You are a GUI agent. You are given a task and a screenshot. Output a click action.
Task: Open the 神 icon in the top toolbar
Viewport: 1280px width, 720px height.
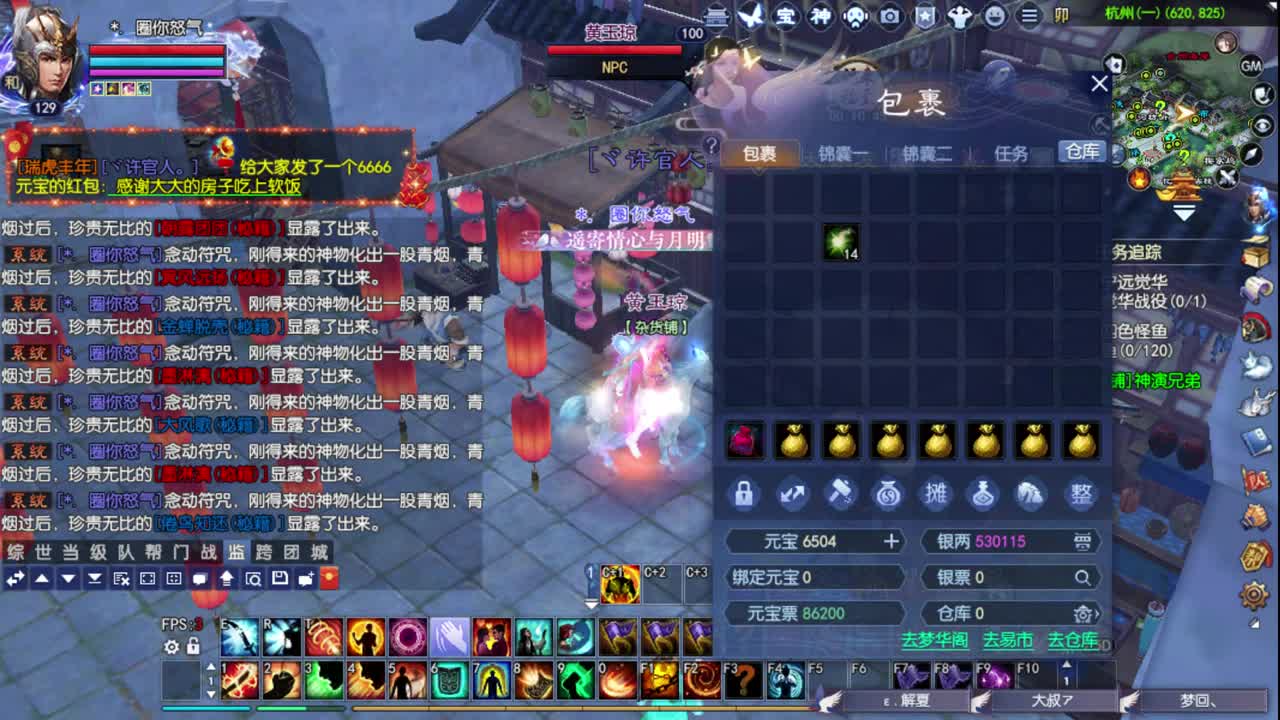pyautogui.click(x=821, y=15)
